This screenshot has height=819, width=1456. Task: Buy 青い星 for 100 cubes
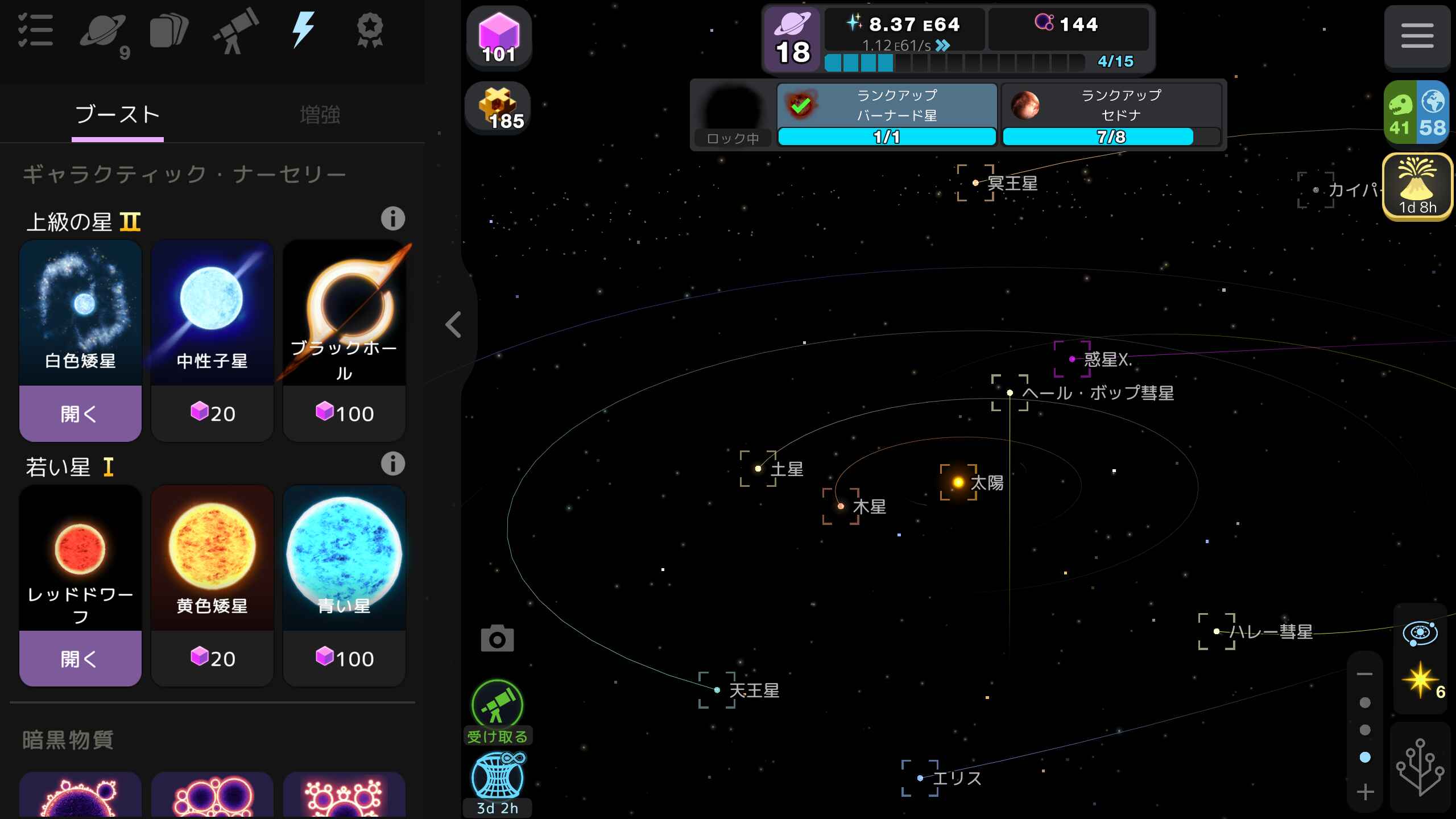click(344, 659)
